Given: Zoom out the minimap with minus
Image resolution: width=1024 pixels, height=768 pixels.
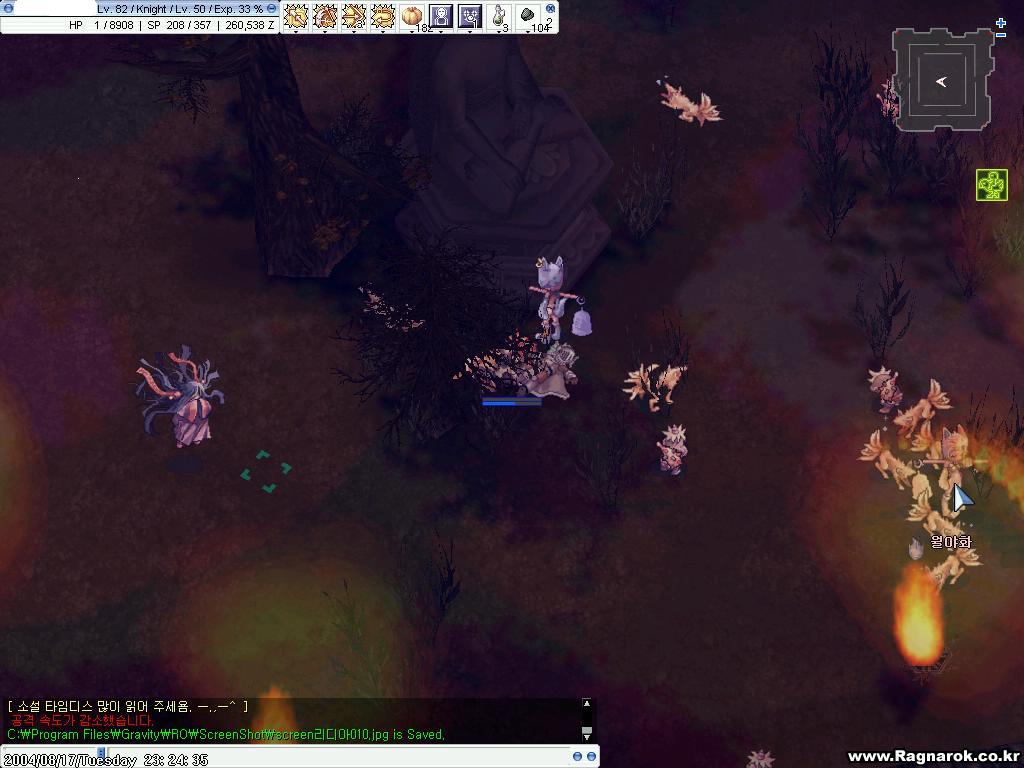Looking at the screenshot, I should [1001, 35].
